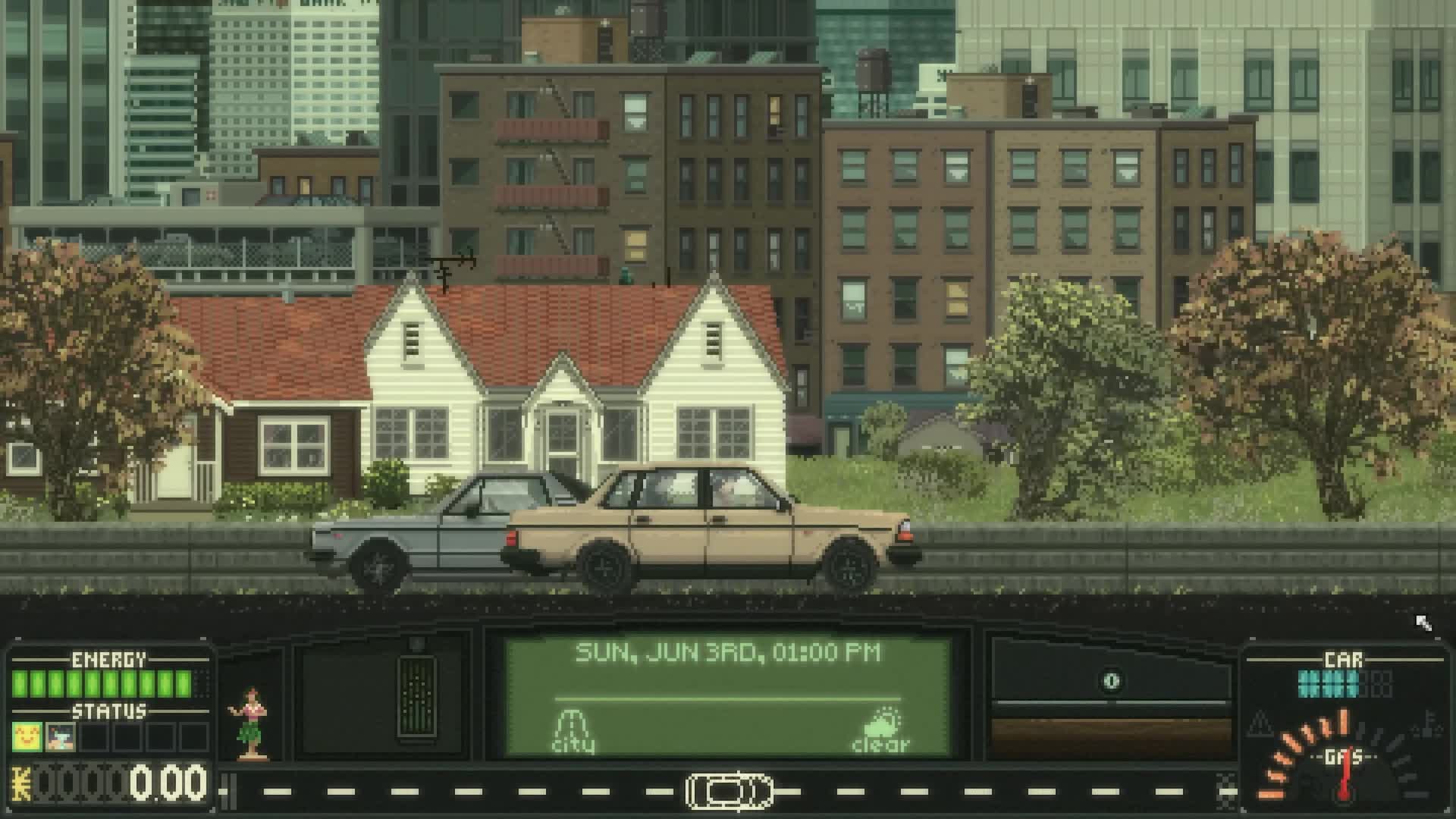Click the STATUS panel label

[109, 711]
